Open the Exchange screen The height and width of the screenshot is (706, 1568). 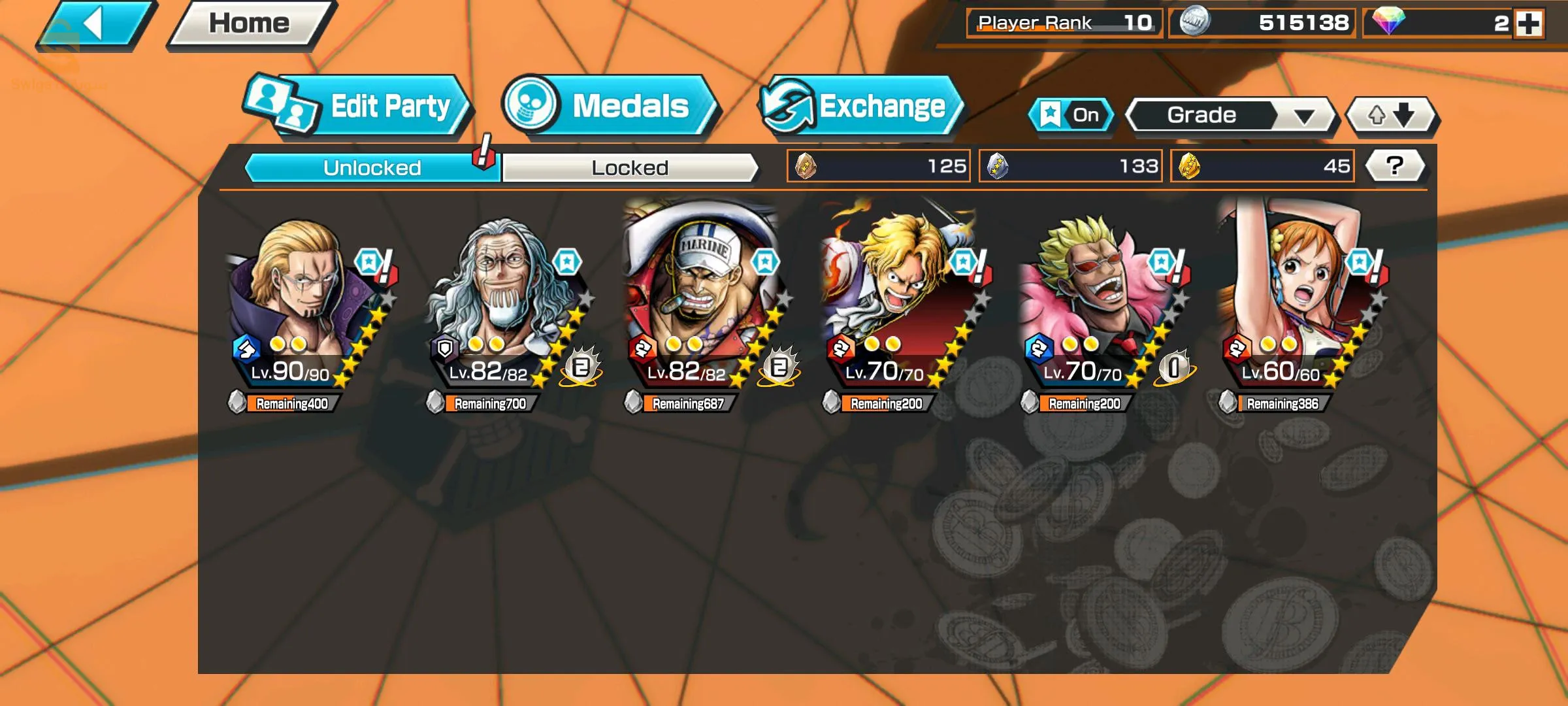(x=861, y=106)
